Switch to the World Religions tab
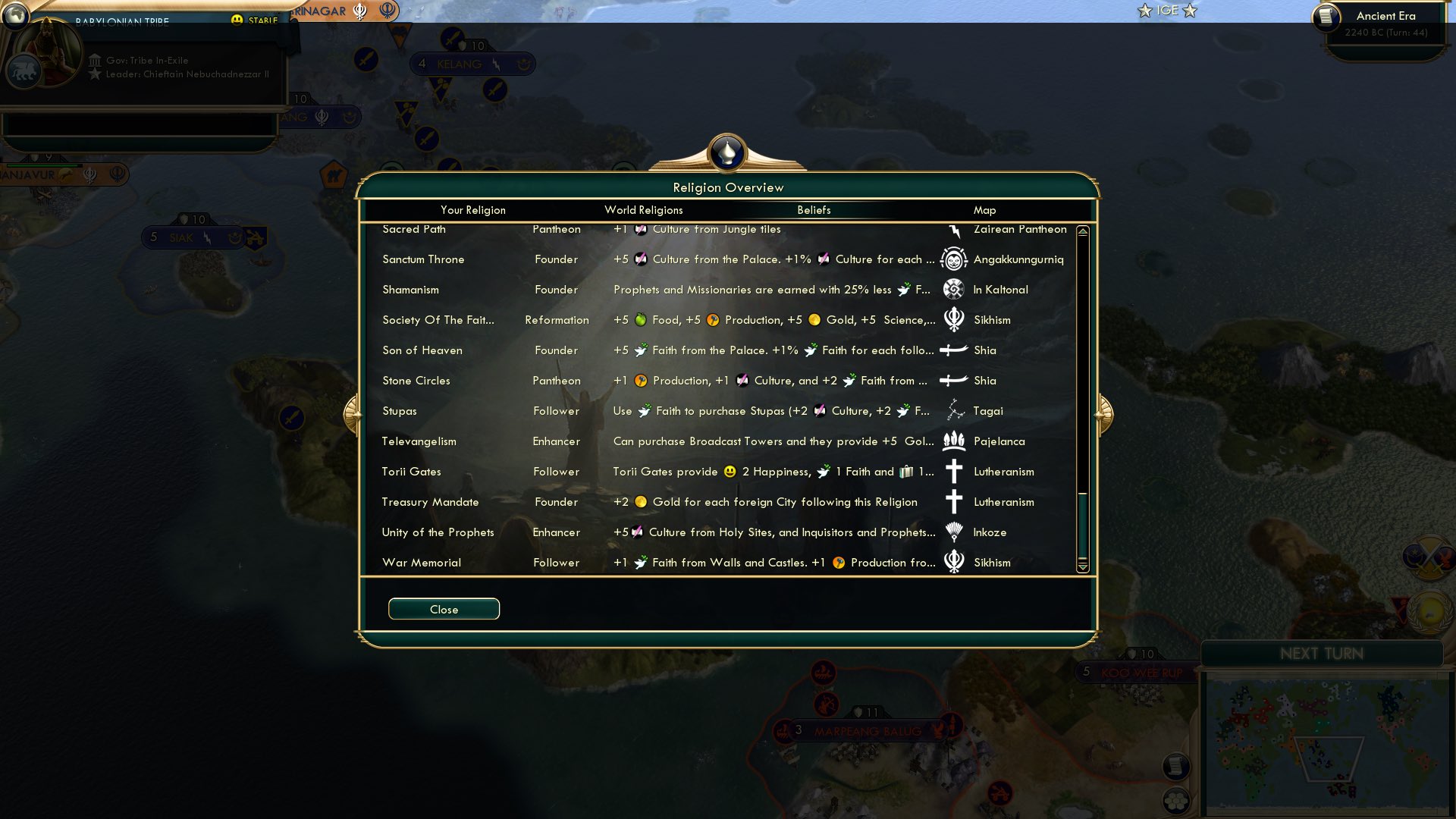 coord(643,210)
